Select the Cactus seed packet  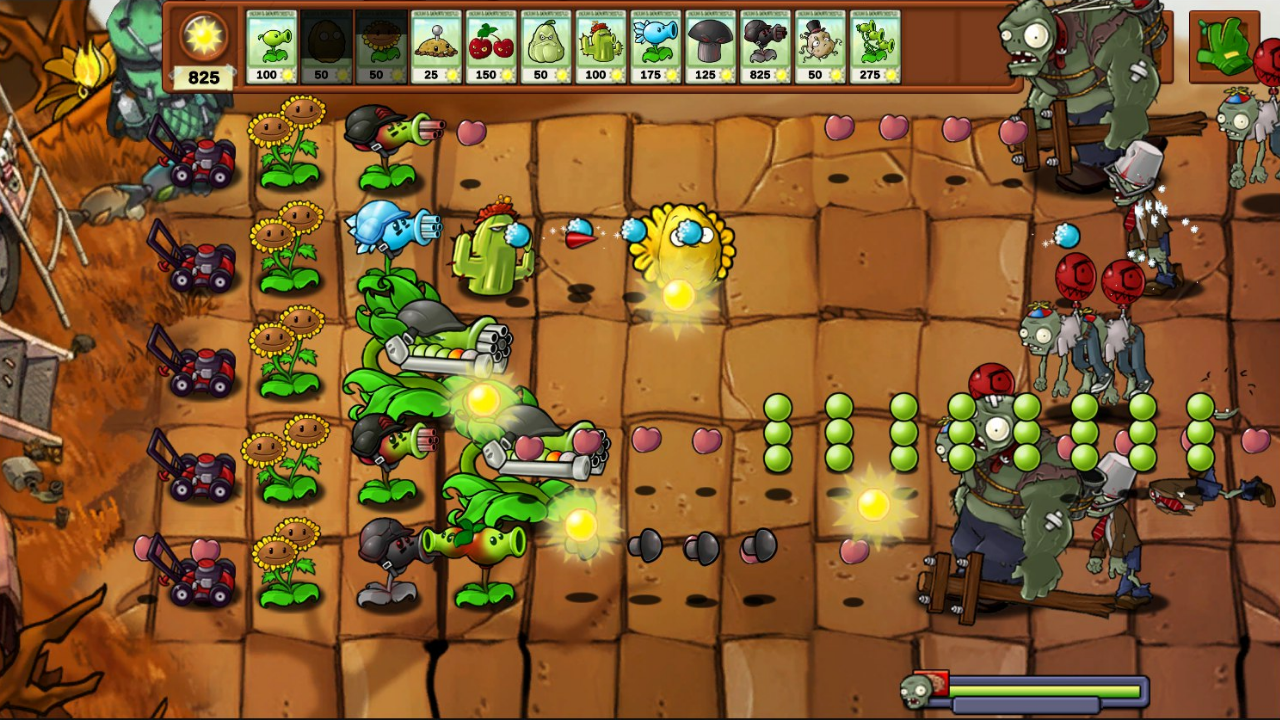point(600,45)
